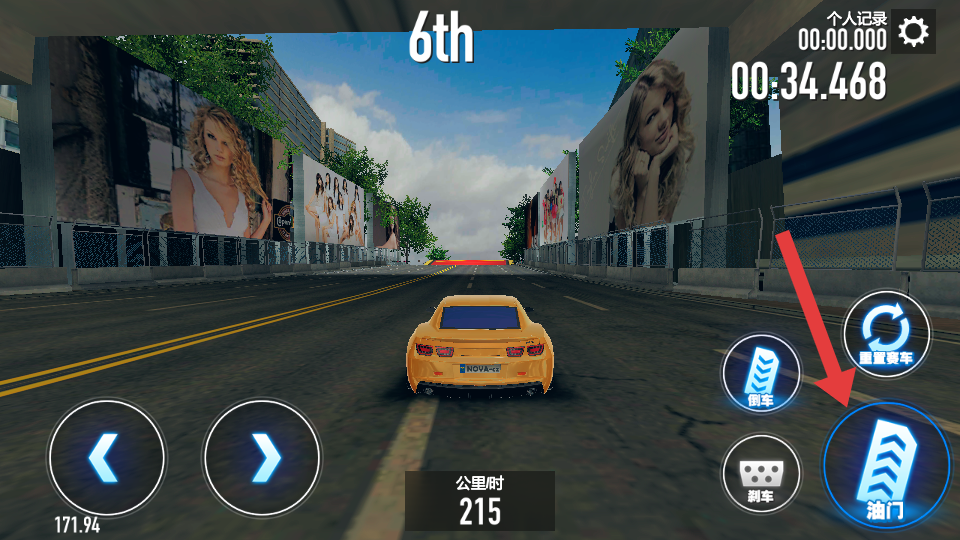Steer right with the right arrow button

click(262, 457)
